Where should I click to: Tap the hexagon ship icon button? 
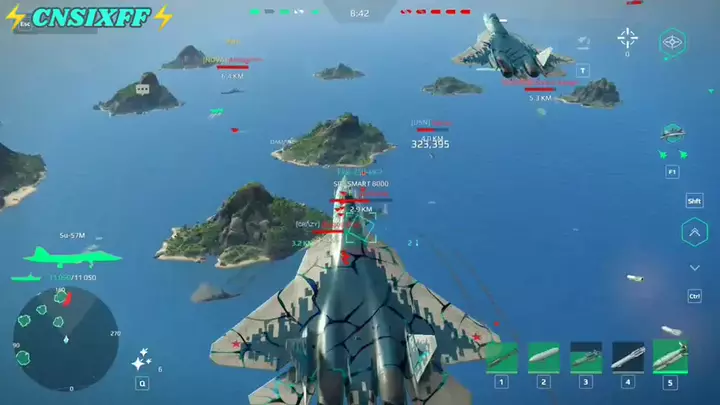click(x=673, y=41)
